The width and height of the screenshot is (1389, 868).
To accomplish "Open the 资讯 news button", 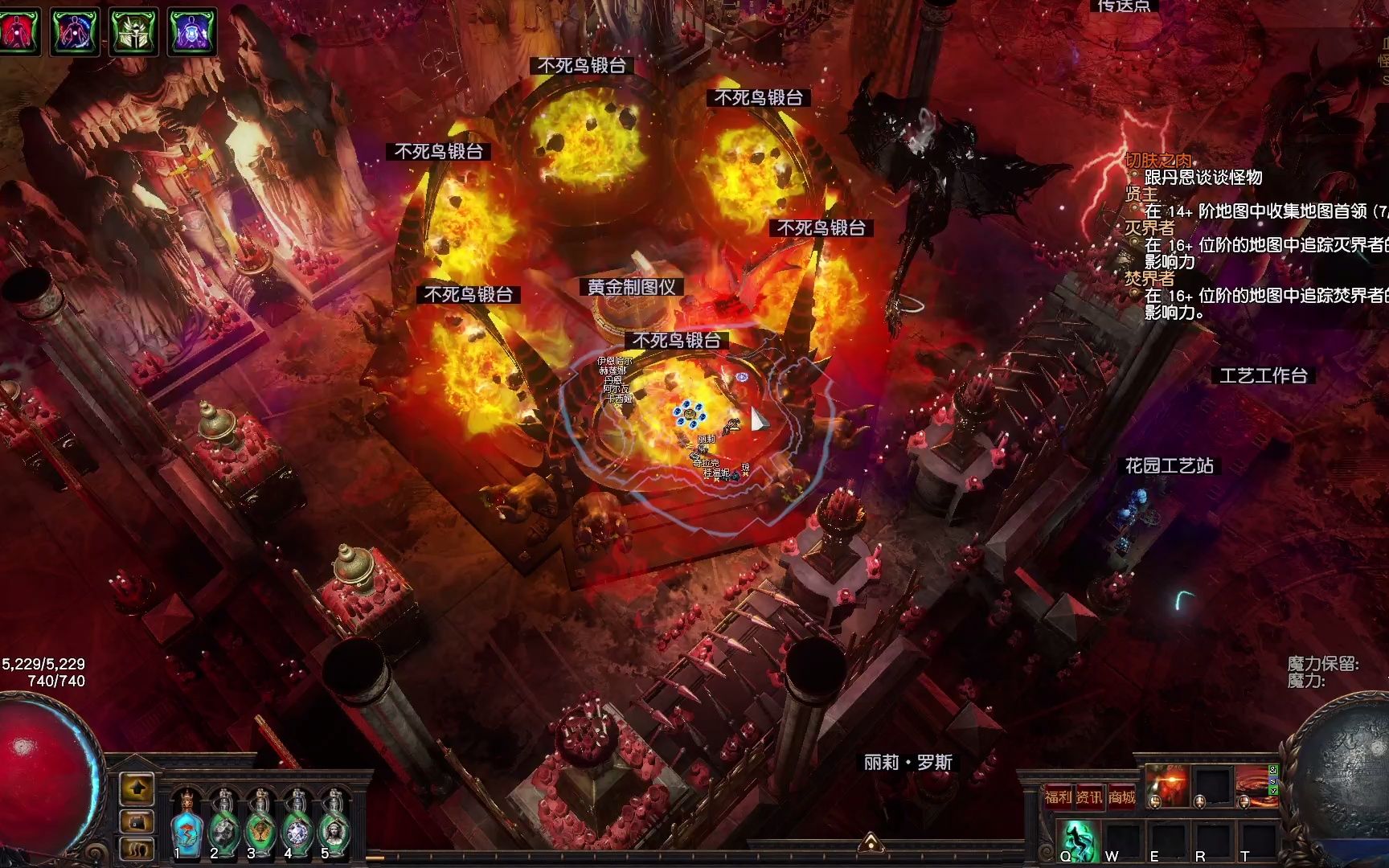I will coord(1089,796).
